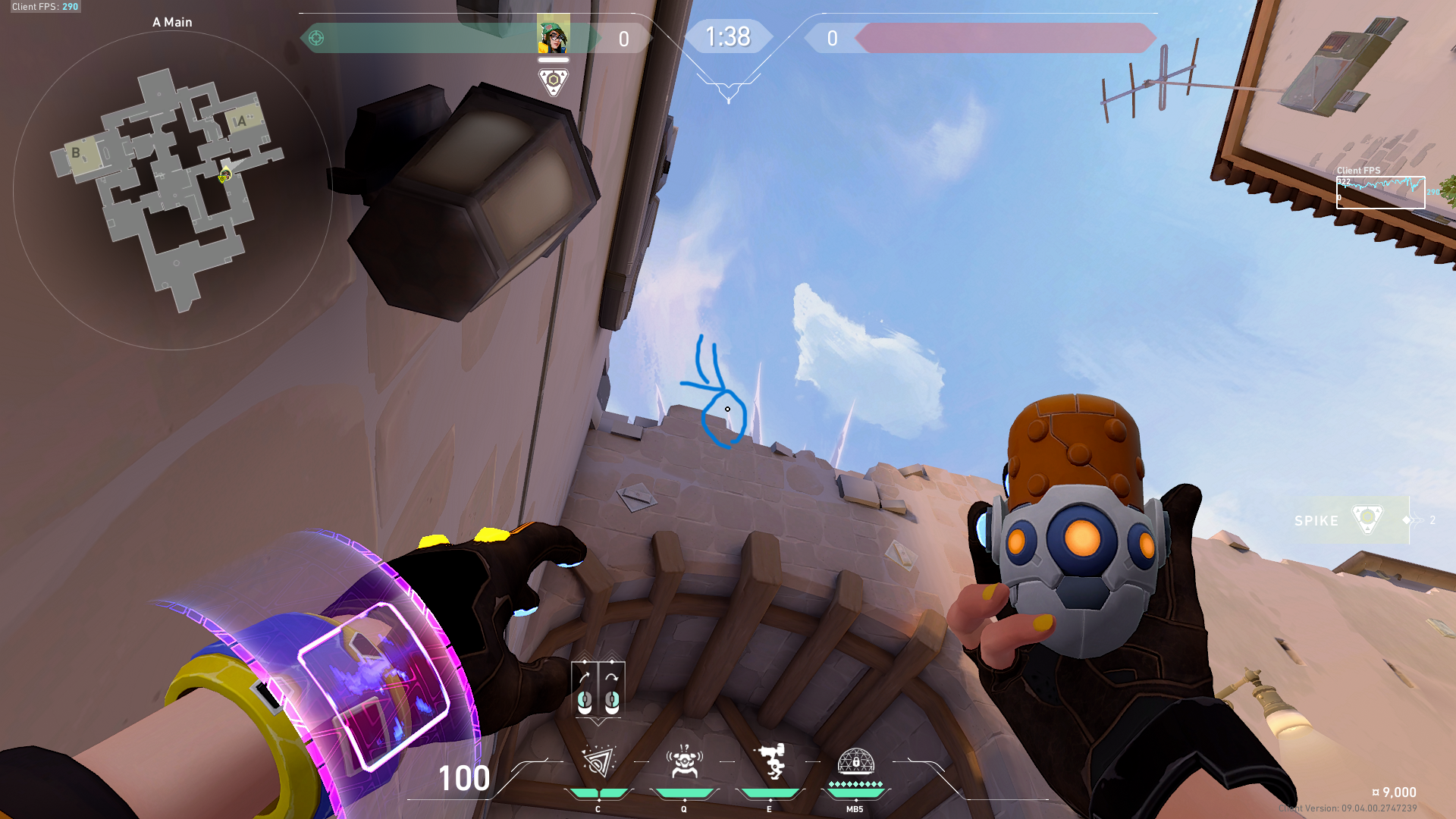Click the A Main location label above the minimap
This screenshot has height=819, width=1456.
(x=171, y=22)
